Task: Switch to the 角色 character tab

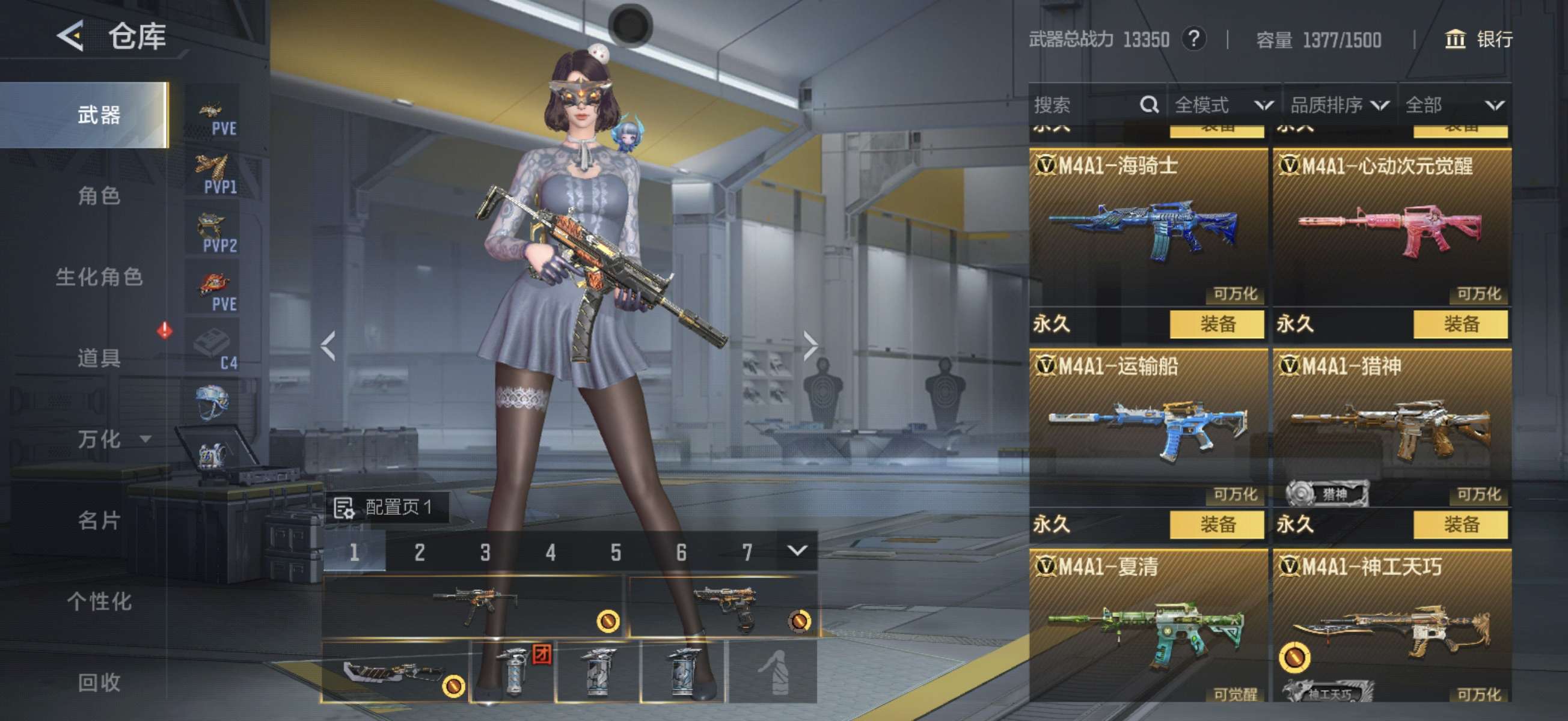Action: (x=99, y=196)
